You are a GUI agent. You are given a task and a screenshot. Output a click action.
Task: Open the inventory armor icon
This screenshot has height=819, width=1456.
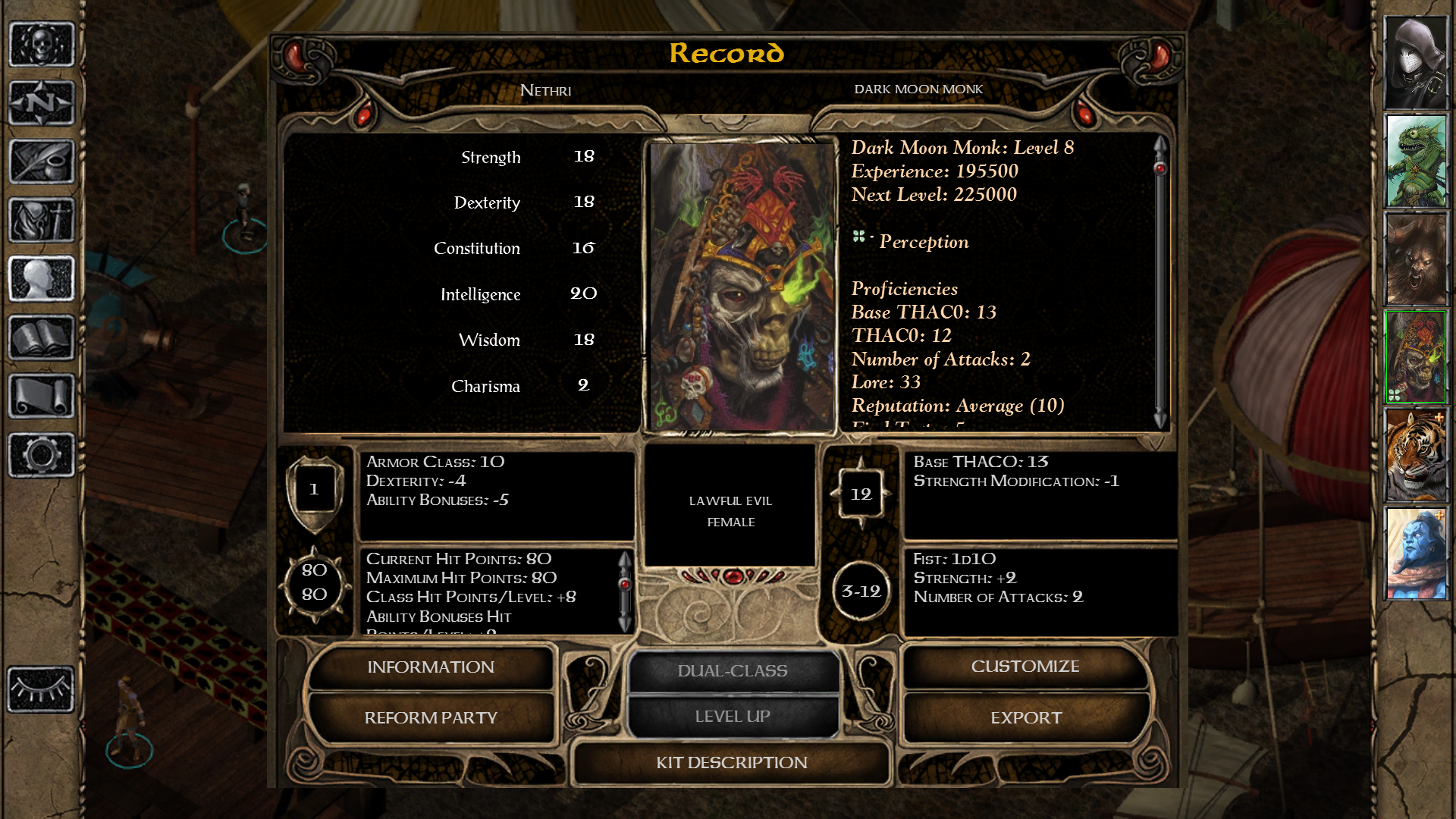[x=42, y=220]
